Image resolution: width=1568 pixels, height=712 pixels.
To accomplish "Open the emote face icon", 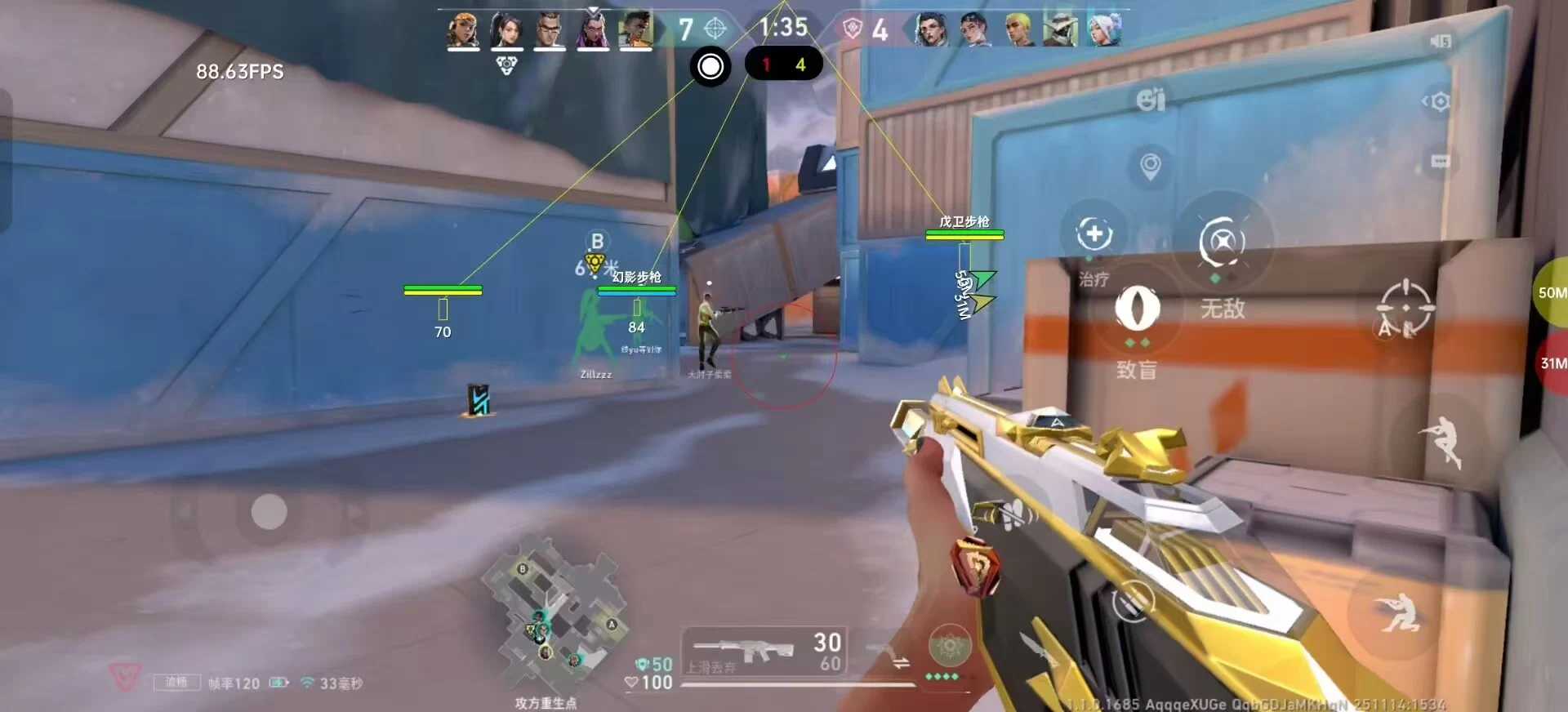I will [1150, 100].
